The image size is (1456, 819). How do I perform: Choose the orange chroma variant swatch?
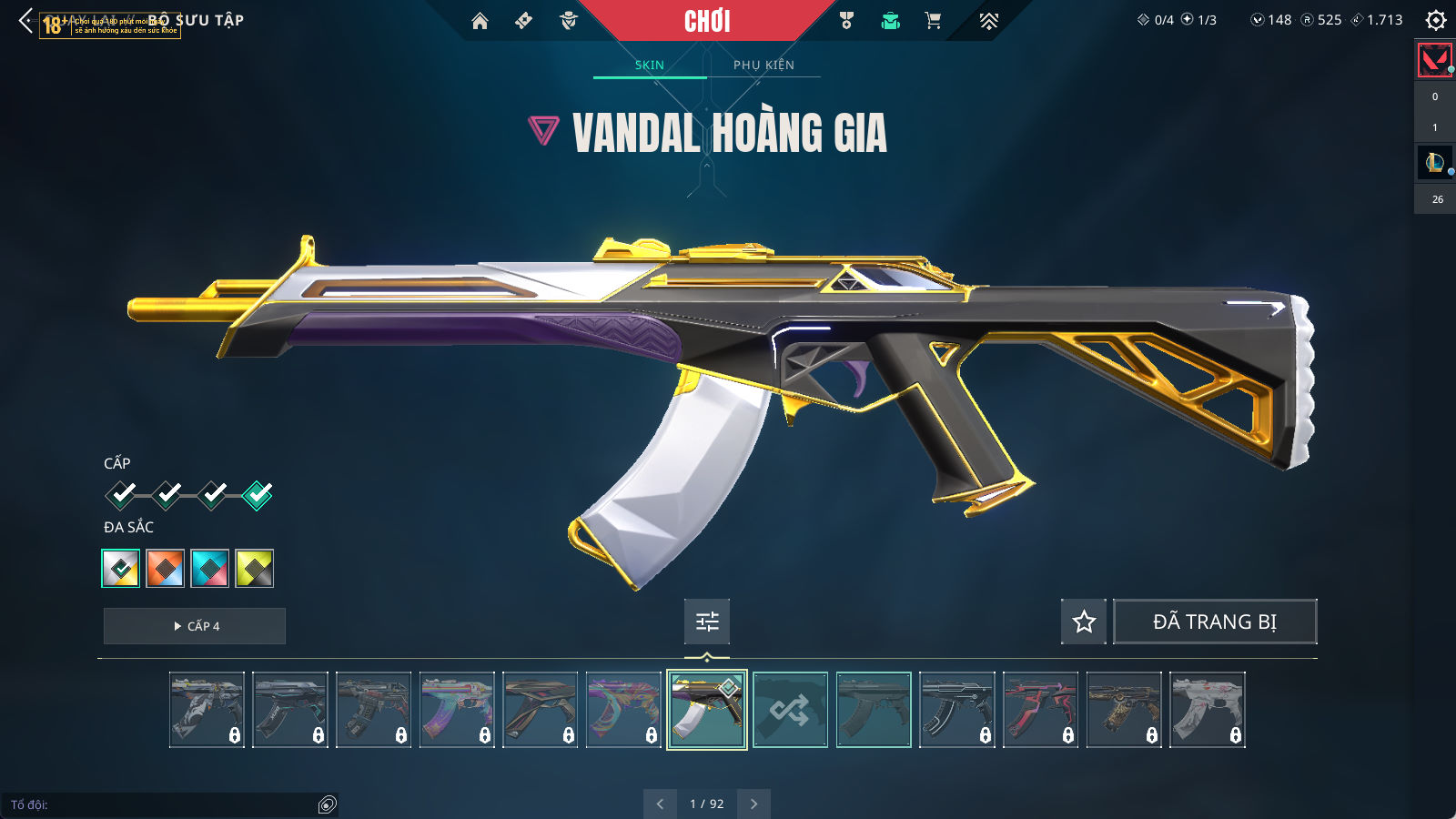pyautogui.click(x=166, y=569)
